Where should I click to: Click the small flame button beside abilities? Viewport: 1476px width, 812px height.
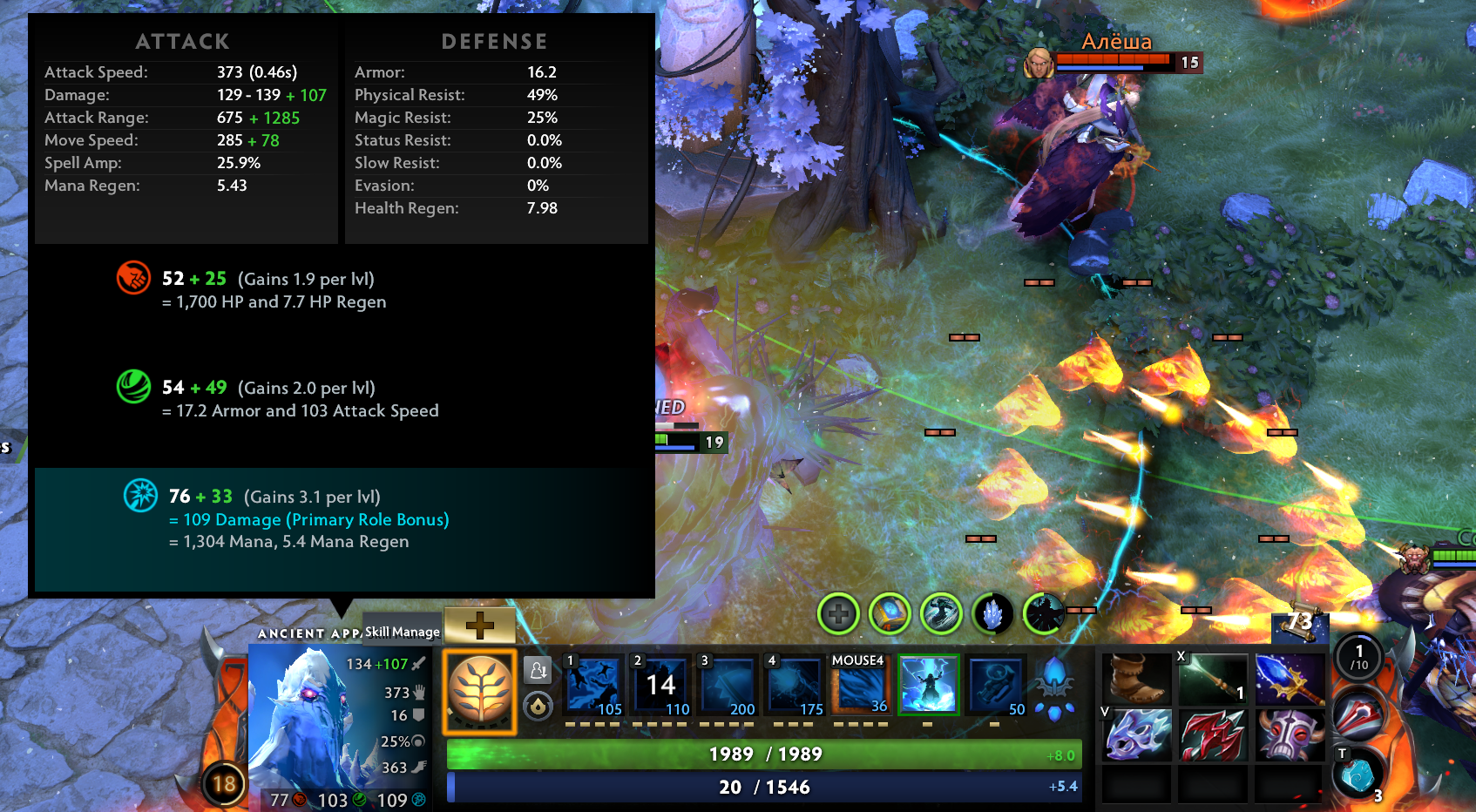click(x=538, y=705)
